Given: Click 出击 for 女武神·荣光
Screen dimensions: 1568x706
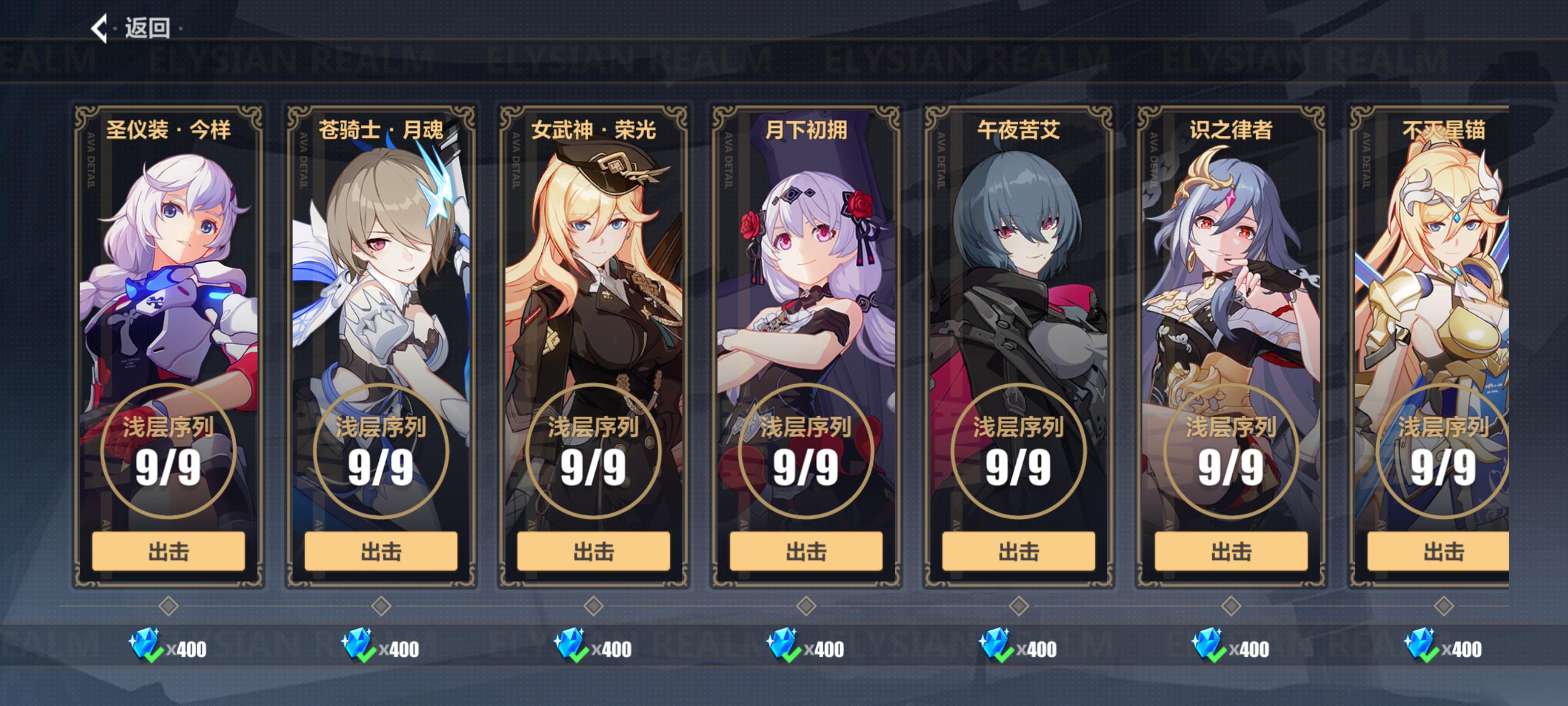Looking at the screenshot, I should (593, 551).
